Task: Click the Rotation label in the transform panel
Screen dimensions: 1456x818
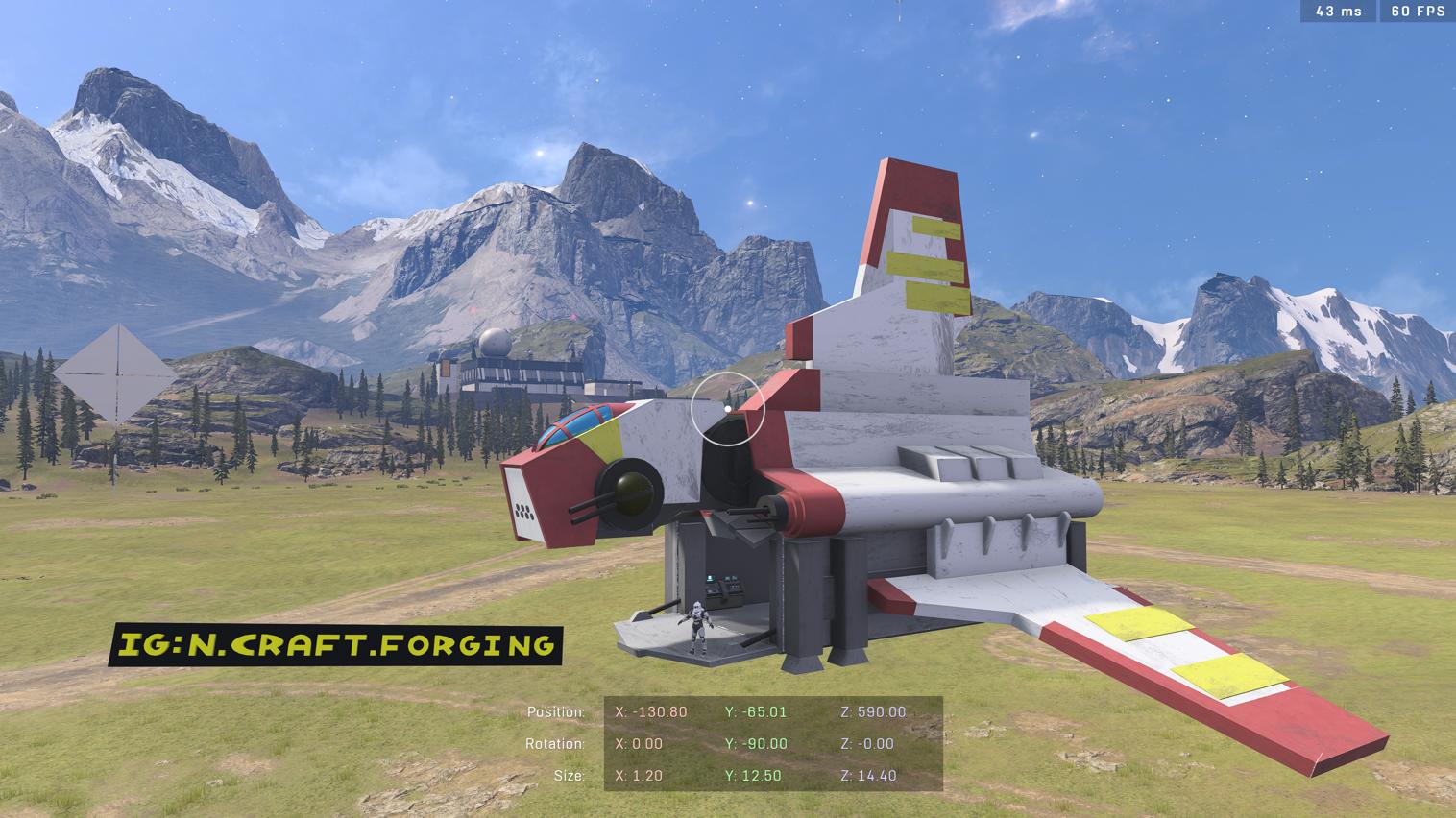Action: point(555,743)
